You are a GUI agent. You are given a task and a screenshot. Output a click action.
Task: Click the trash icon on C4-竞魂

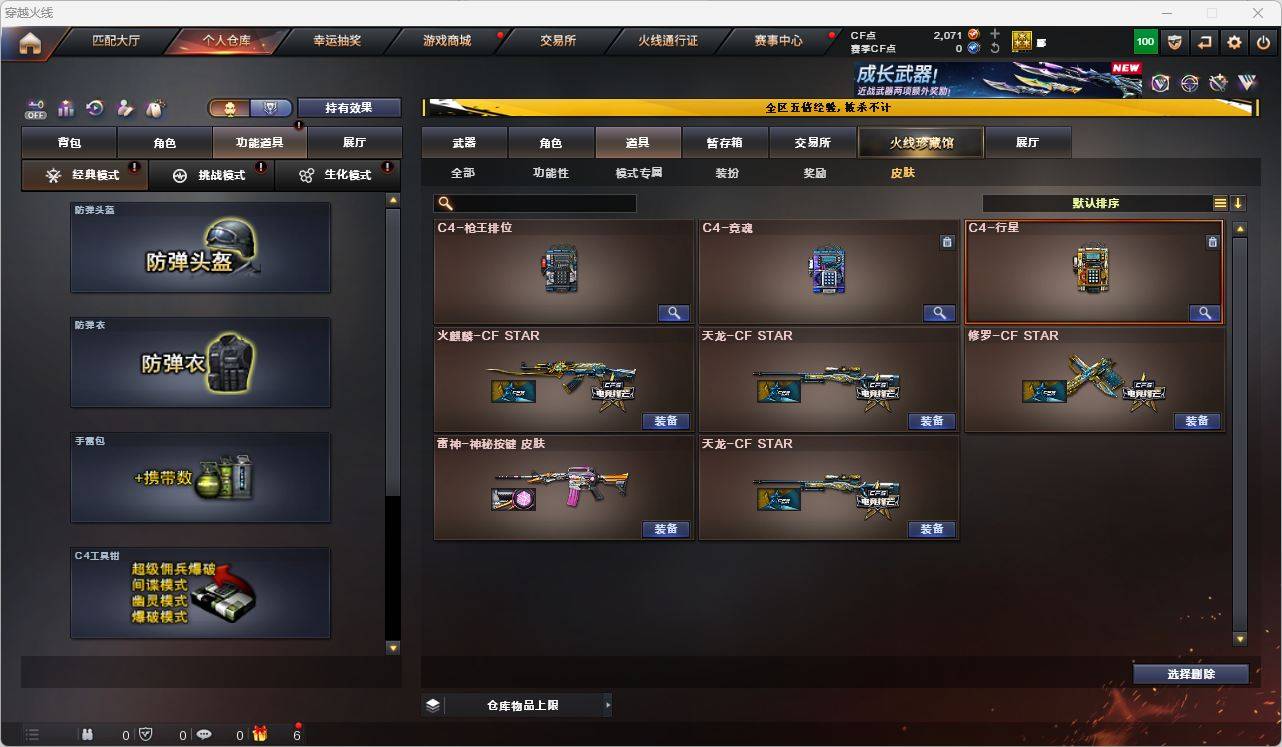coord(947,242)
